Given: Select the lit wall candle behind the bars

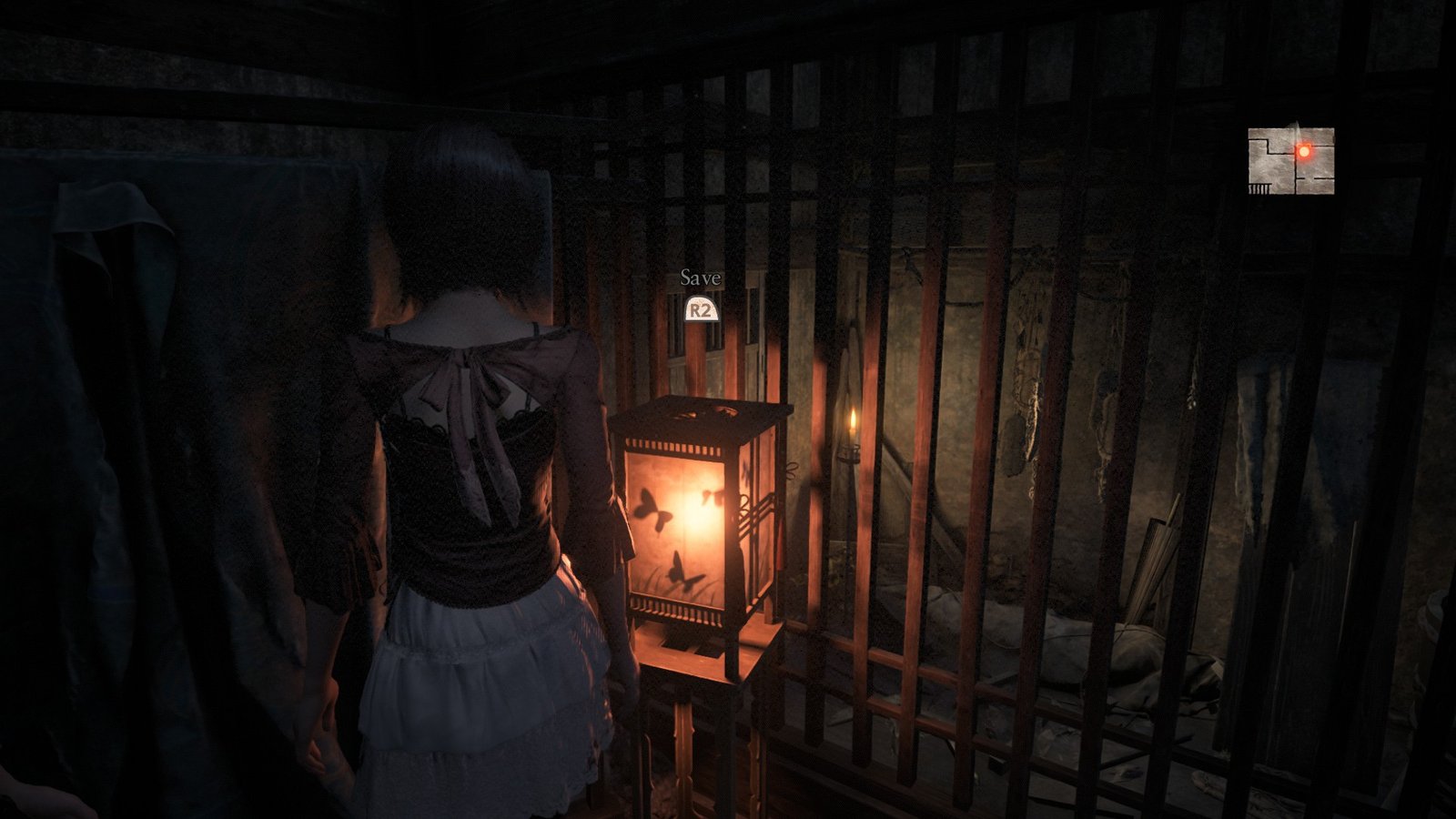Looking at the screenshot, I should [853, 428].
